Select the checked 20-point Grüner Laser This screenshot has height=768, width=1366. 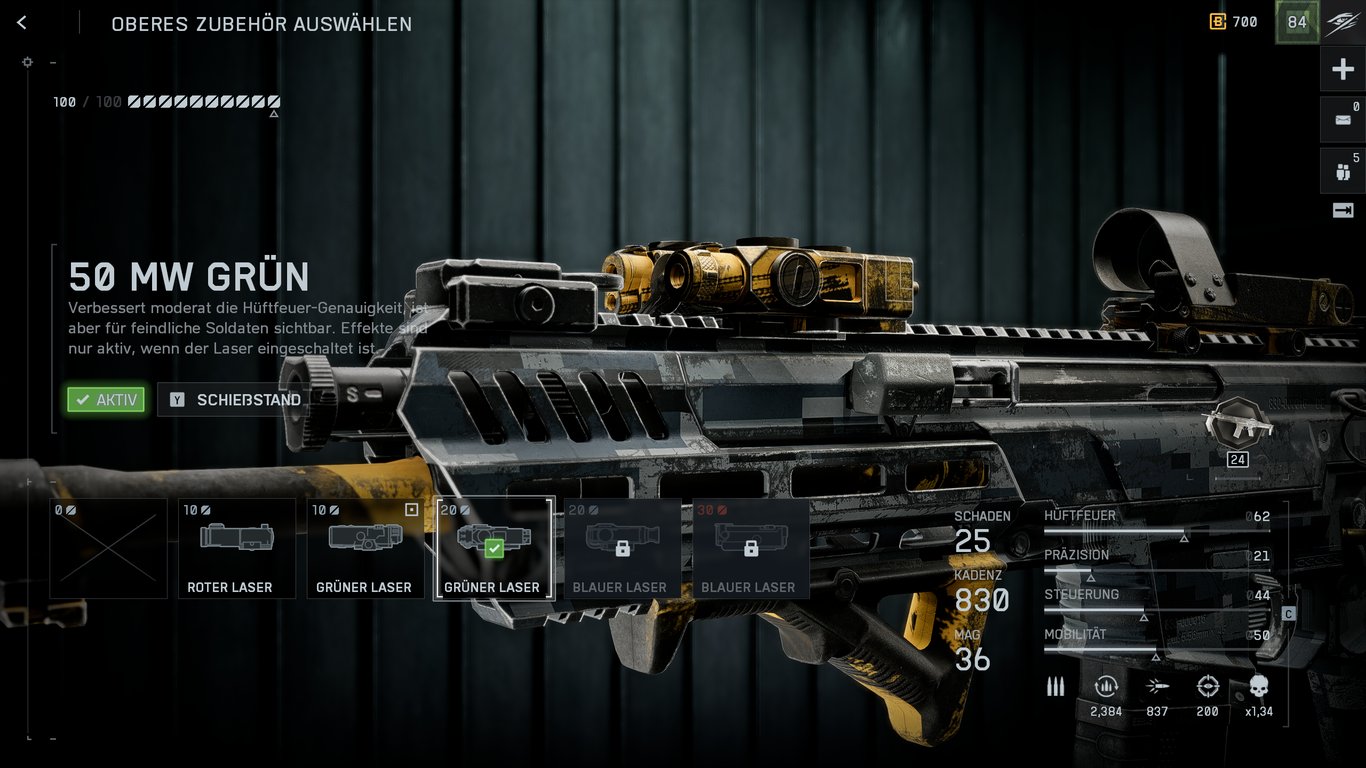point(494,548)
